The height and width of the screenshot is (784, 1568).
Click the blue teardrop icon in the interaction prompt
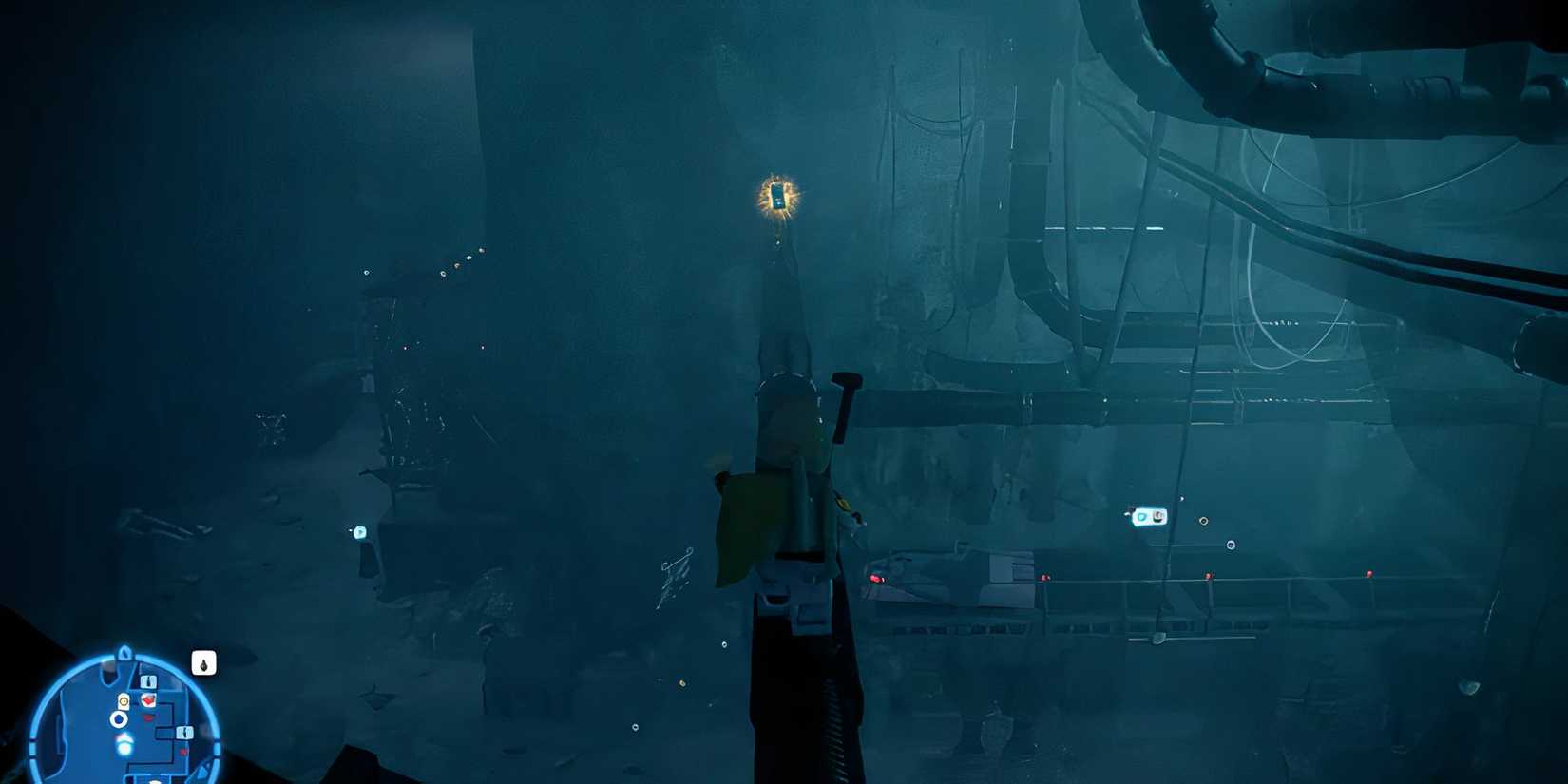(1143, 518)
